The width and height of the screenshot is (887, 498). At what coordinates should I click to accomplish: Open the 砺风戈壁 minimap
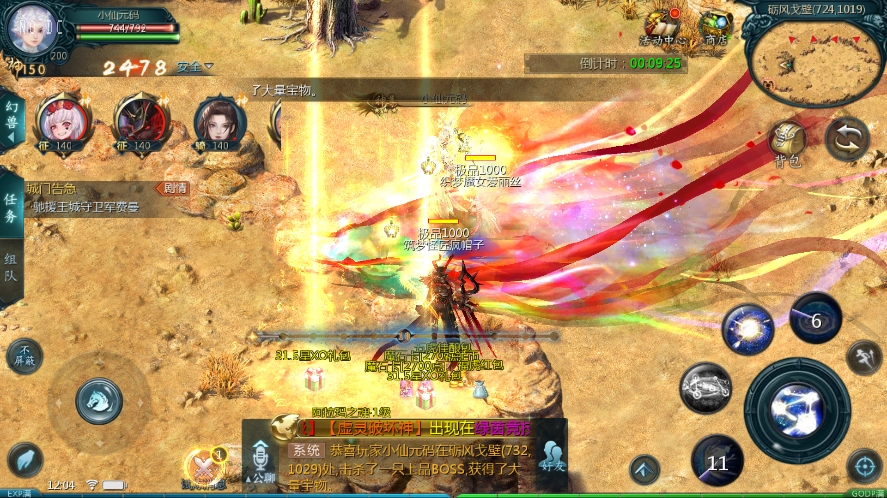pos(815,57)
